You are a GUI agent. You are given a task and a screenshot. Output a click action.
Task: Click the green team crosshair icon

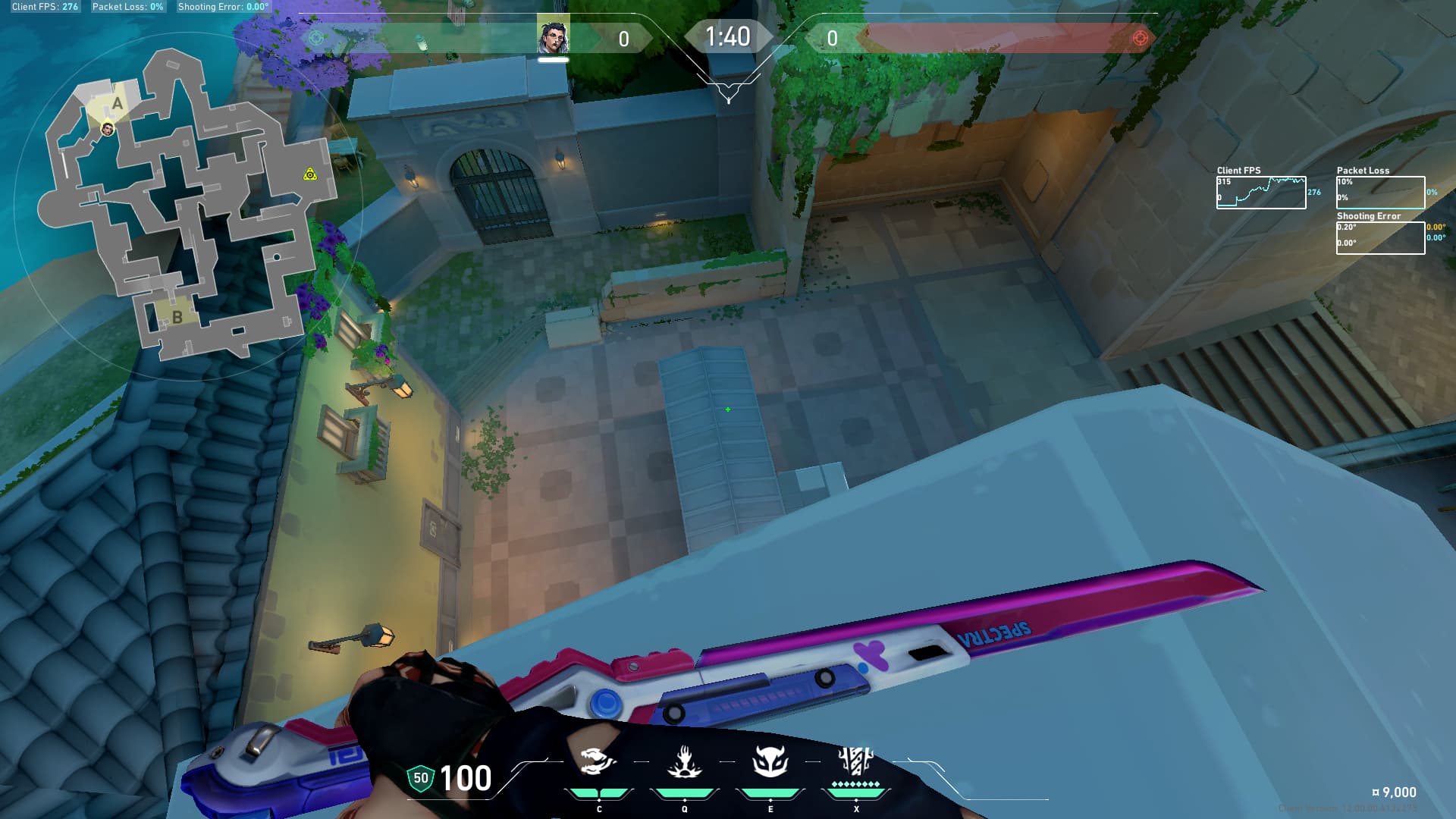[x=317, y=38]
